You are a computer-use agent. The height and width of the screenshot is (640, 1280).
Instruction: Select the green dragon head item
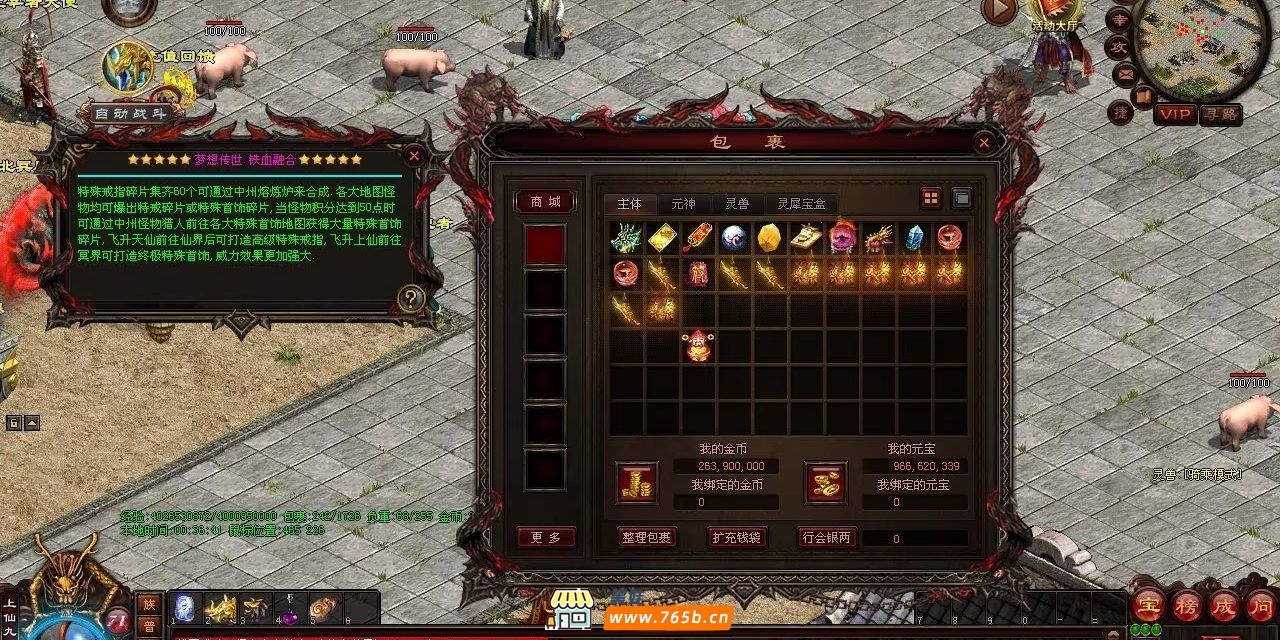[627, 238]
